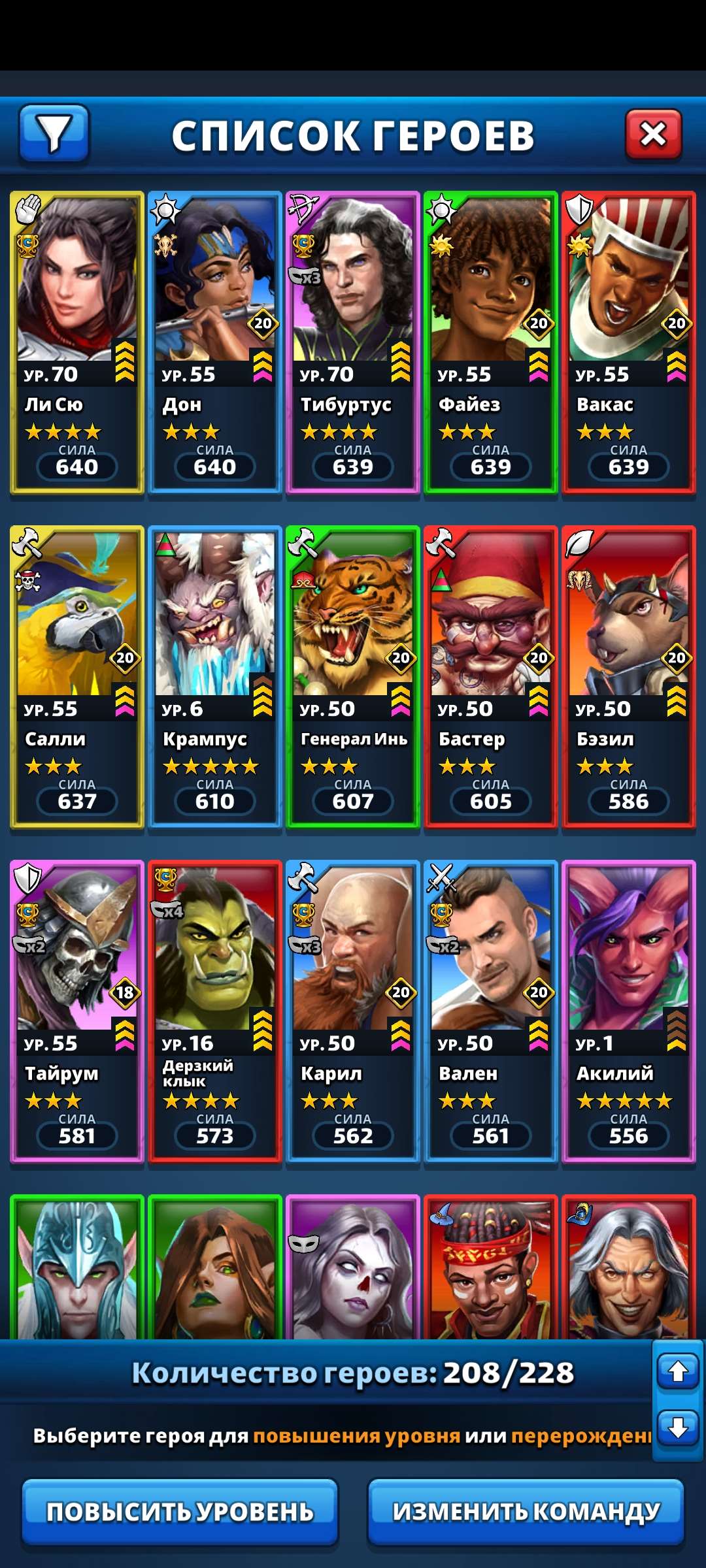Screen dimensions: 706x1568
Task: Click the Повысить уровень button
Action: pos(180,1512)
